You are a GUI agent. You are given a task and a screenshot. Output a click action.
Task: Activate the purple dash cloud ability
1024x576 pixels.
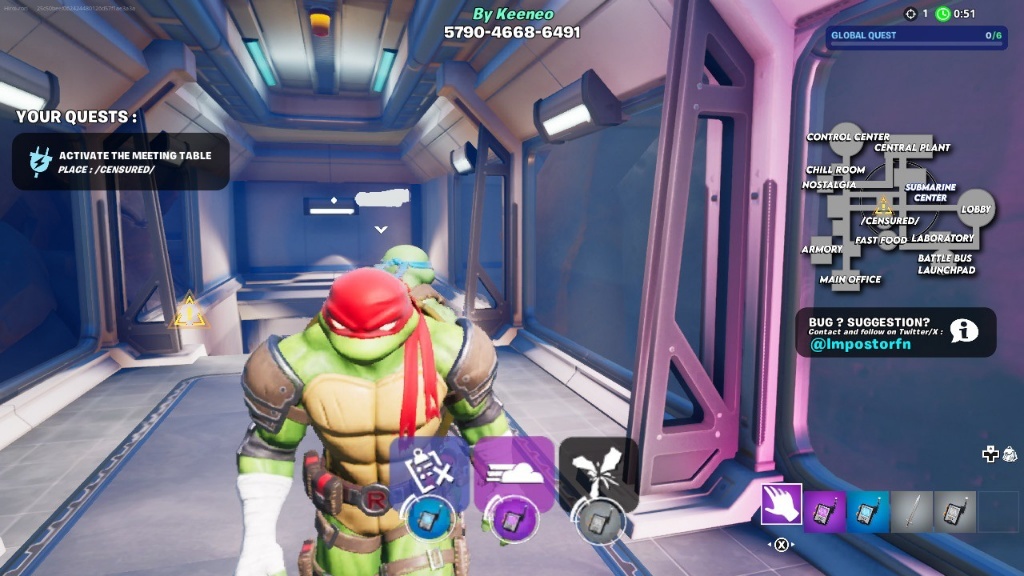[514, 472]
